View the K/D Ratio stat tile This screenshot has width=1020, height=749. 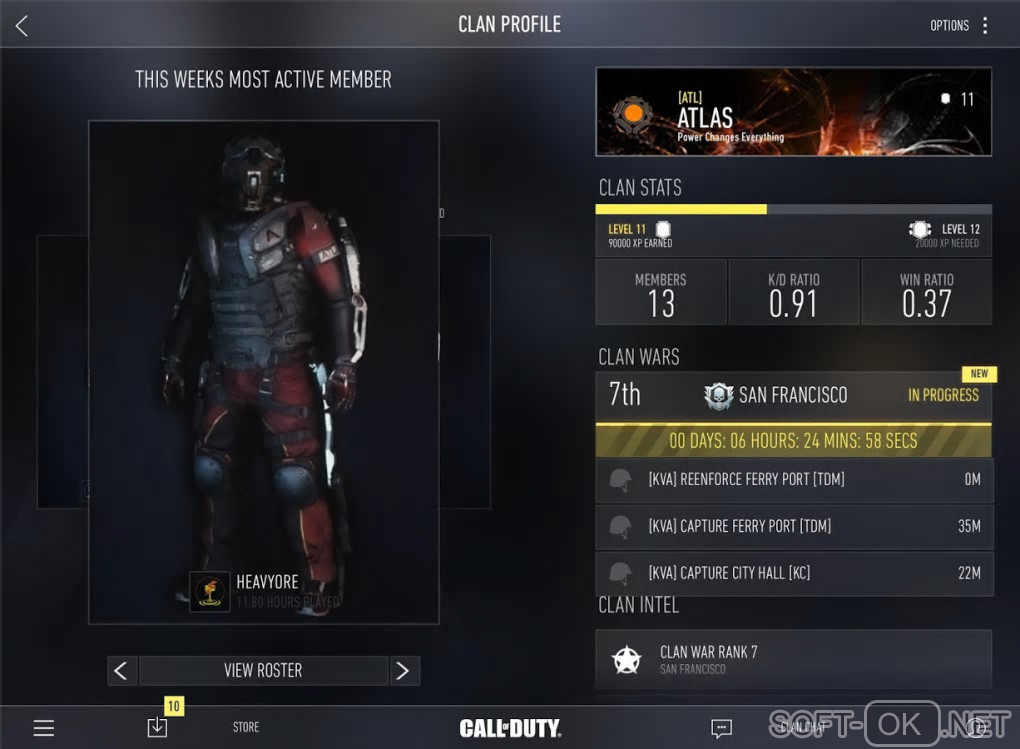coord(793,293)
